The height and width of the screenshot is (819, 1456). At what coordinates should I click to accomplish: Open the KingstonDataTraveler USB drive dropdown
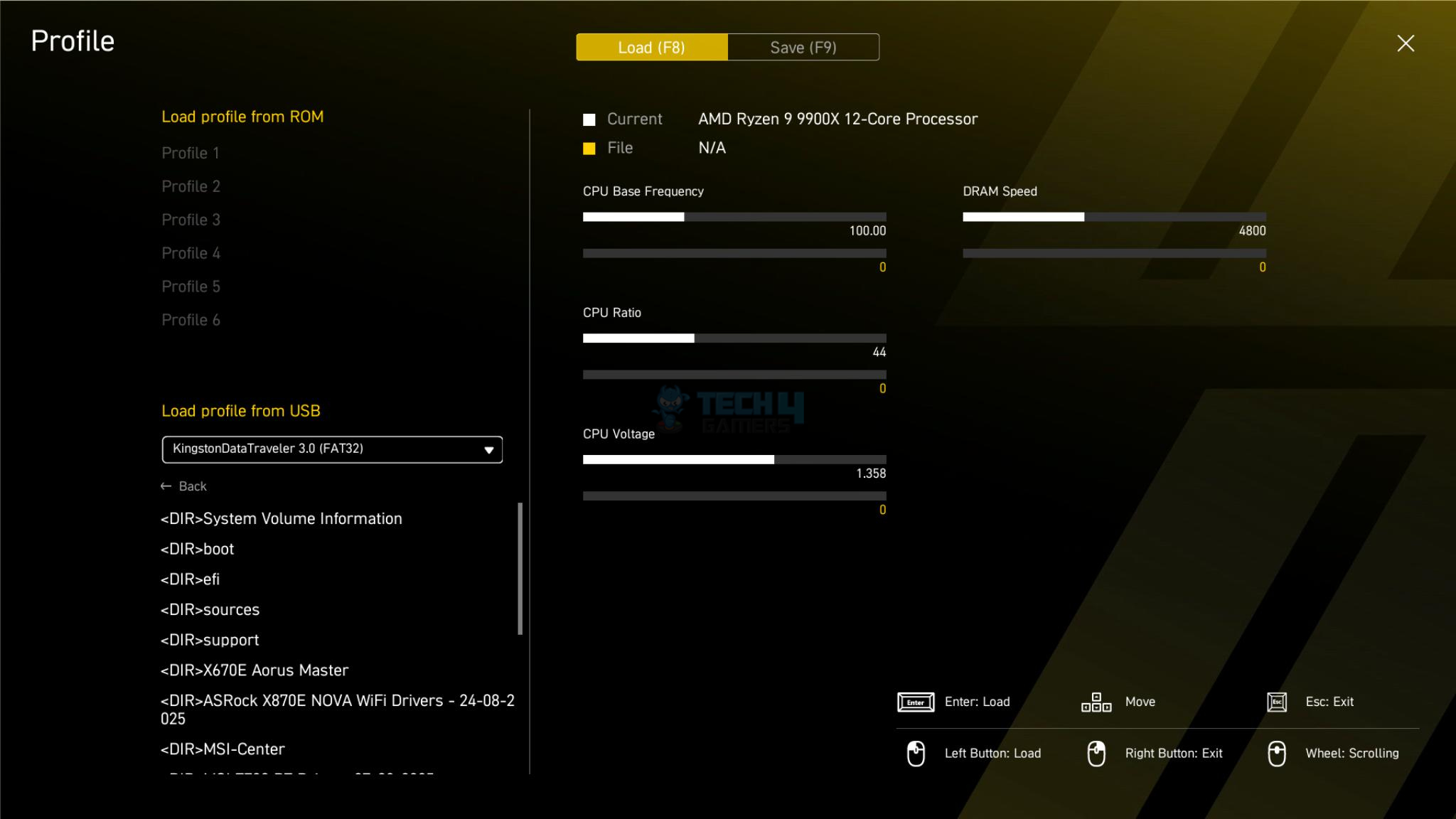point(332,449)
